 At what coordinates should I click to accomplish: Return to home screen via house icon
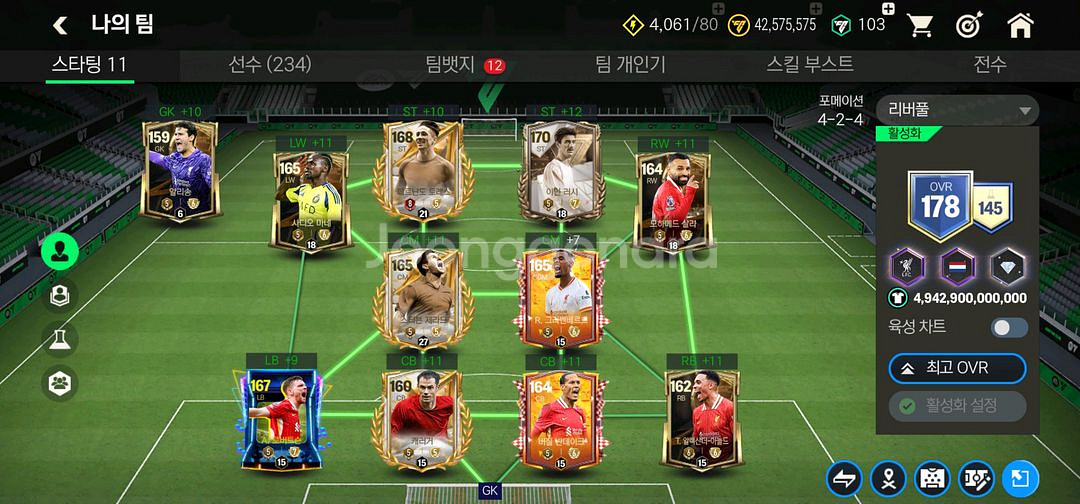pyautogui.click(x=1020, y=25)
